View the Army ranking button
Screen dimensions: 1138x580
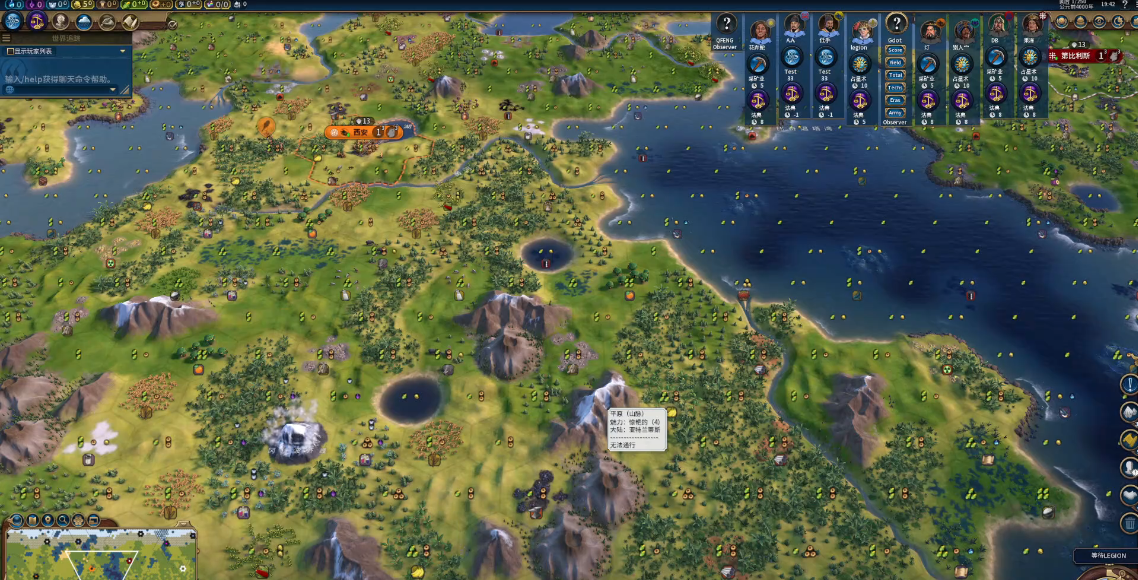point(895,113)
